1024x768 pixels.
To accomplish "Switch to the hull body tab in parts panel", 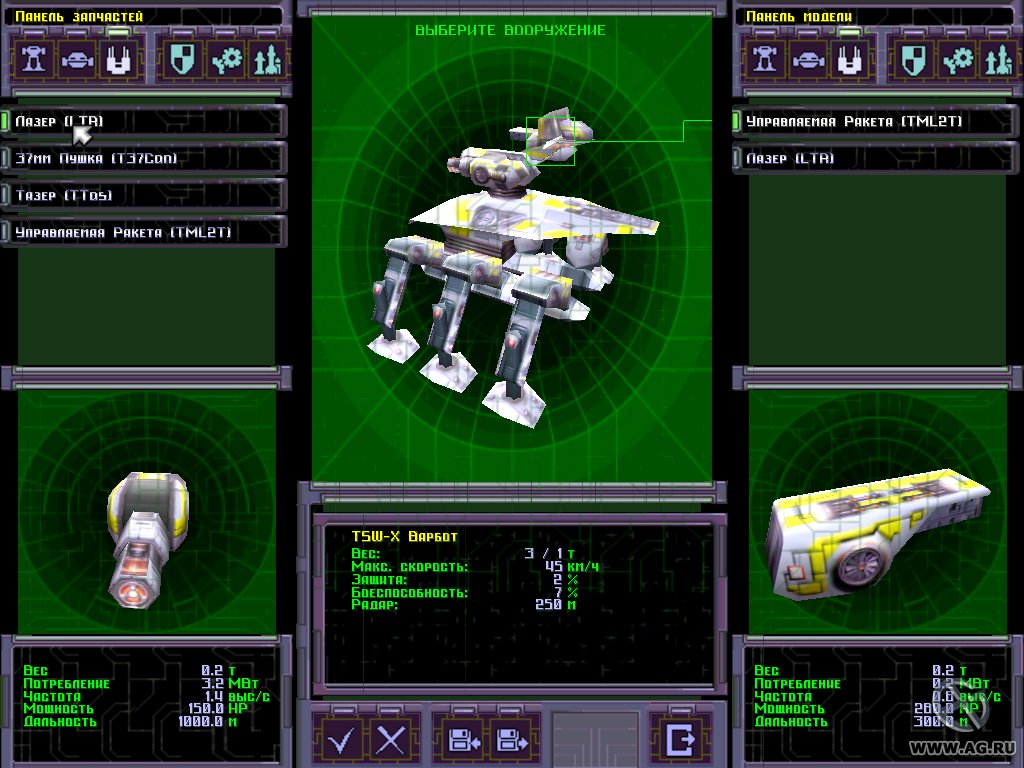I will click(78, 59).
